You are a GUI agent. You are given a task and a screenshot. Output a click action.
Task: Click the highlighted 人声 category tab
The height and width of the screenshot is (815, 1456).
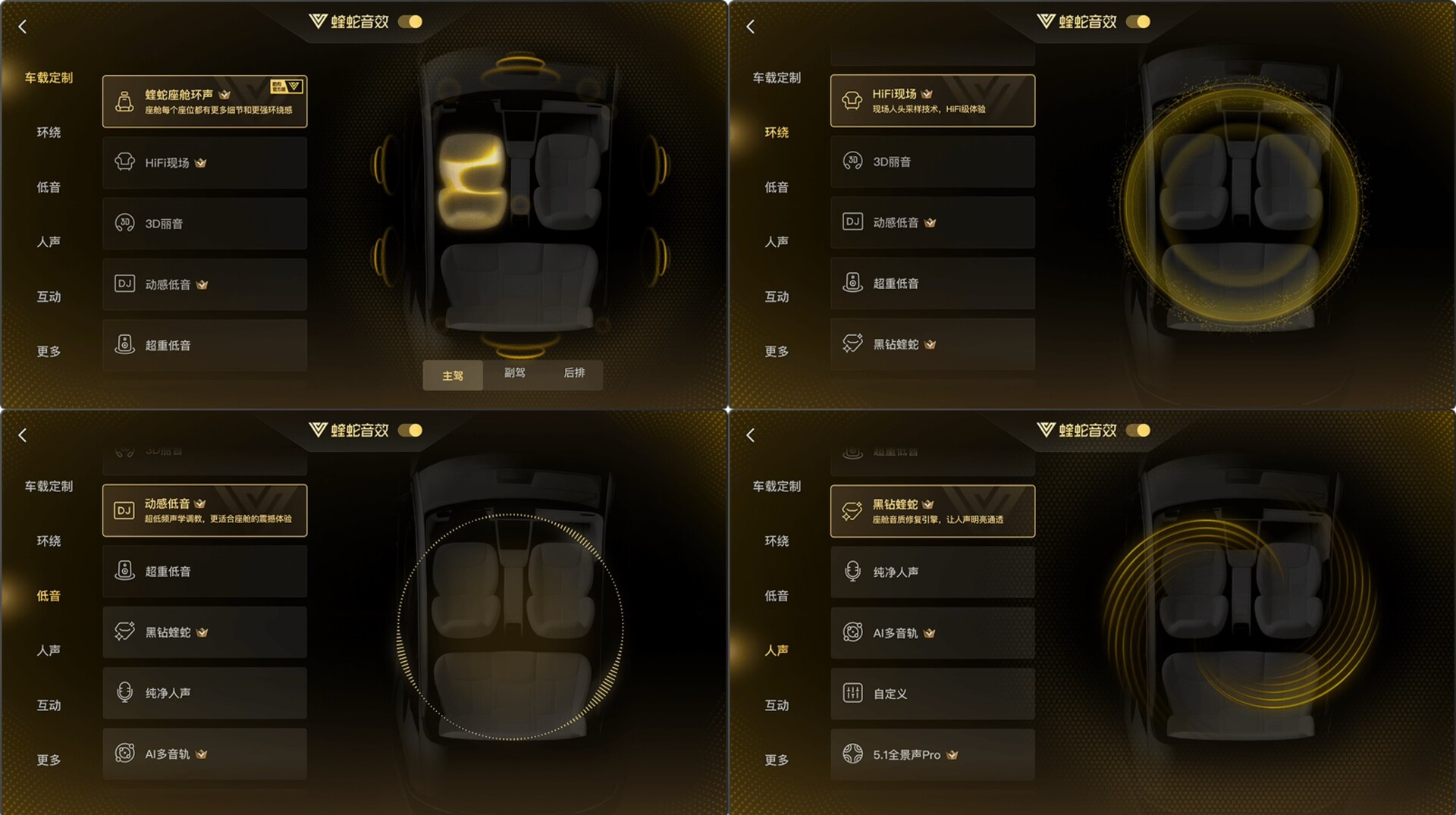(x=777, y=650)
